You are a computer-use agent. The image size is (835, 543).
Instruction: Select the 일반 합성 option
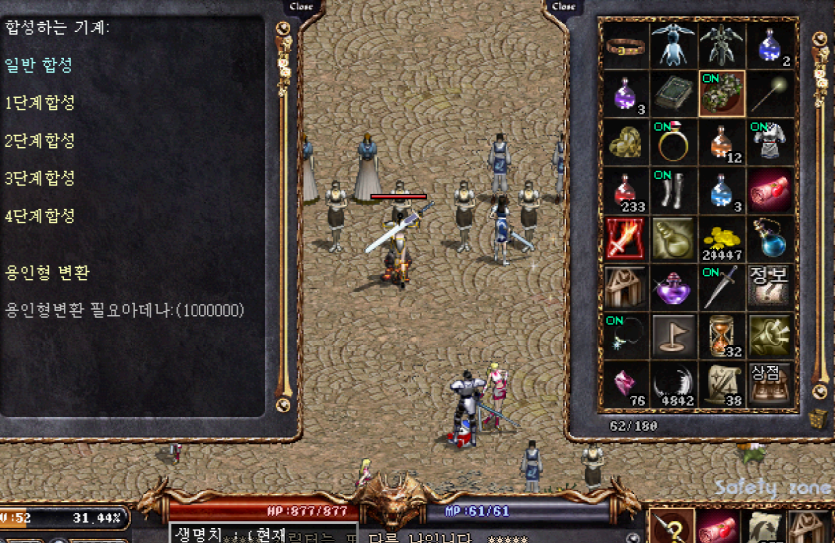click(39, 65)
